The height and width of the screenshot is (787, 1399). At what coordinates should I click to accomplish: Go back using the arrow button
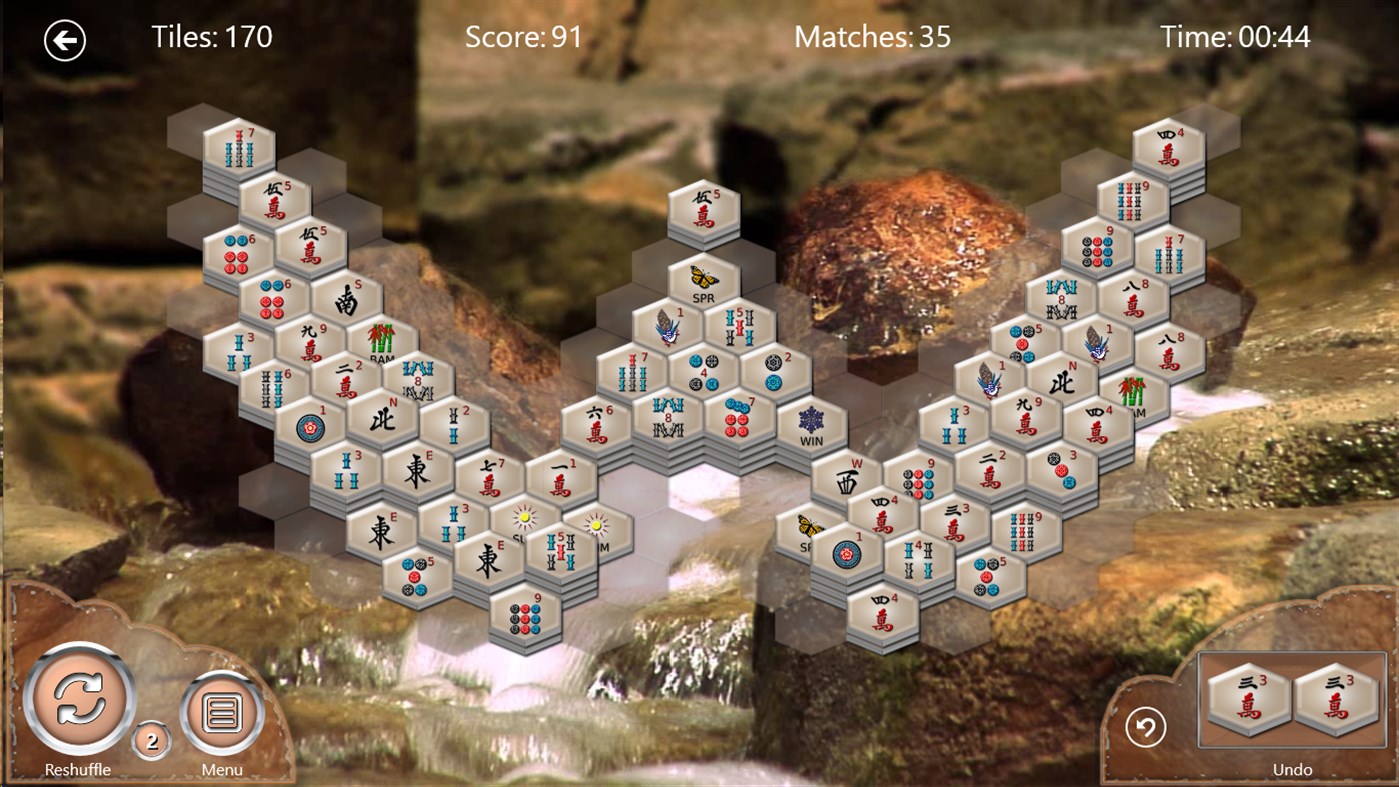65,40
